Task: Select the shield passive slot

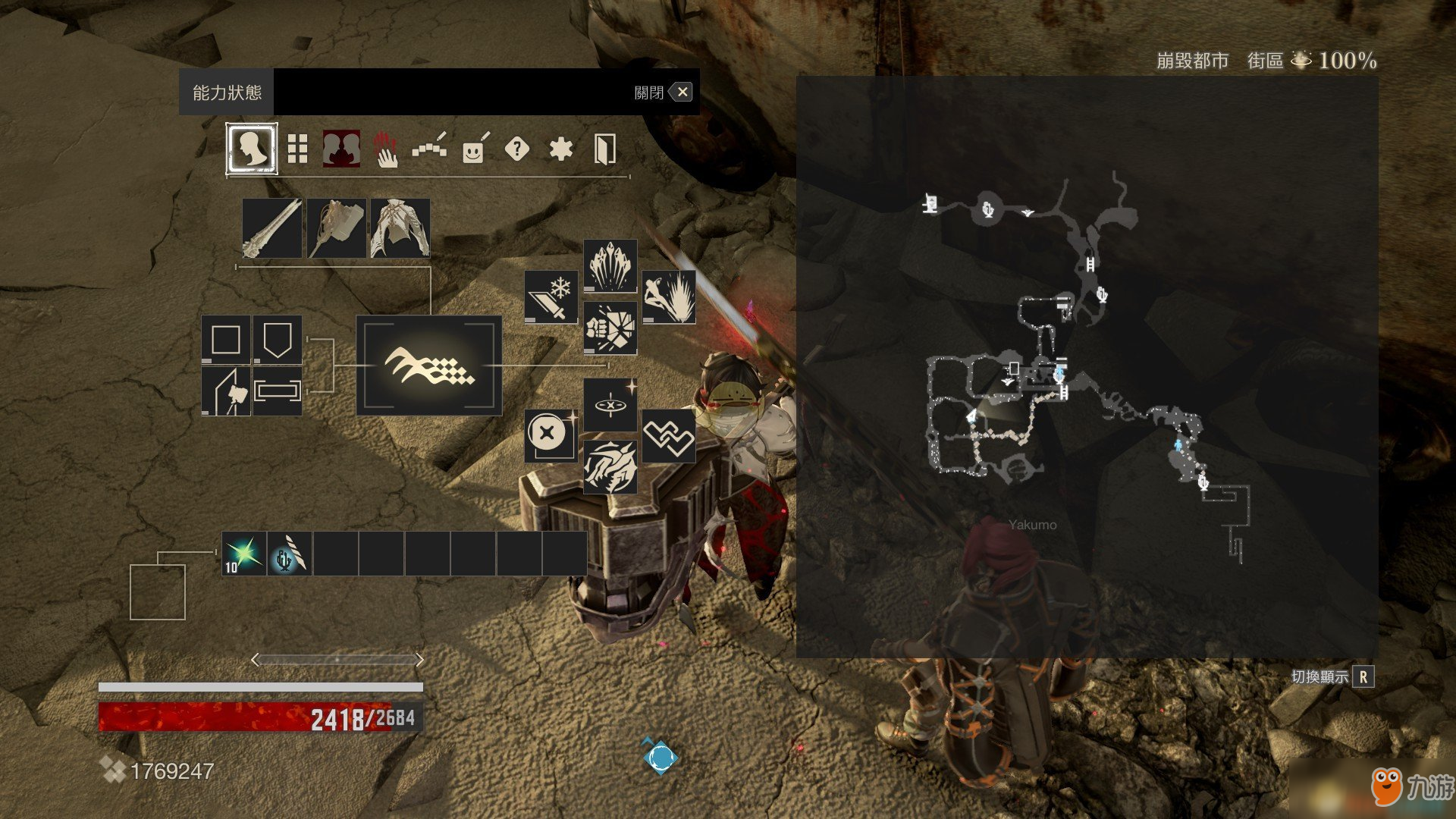Action: point(278,340)
